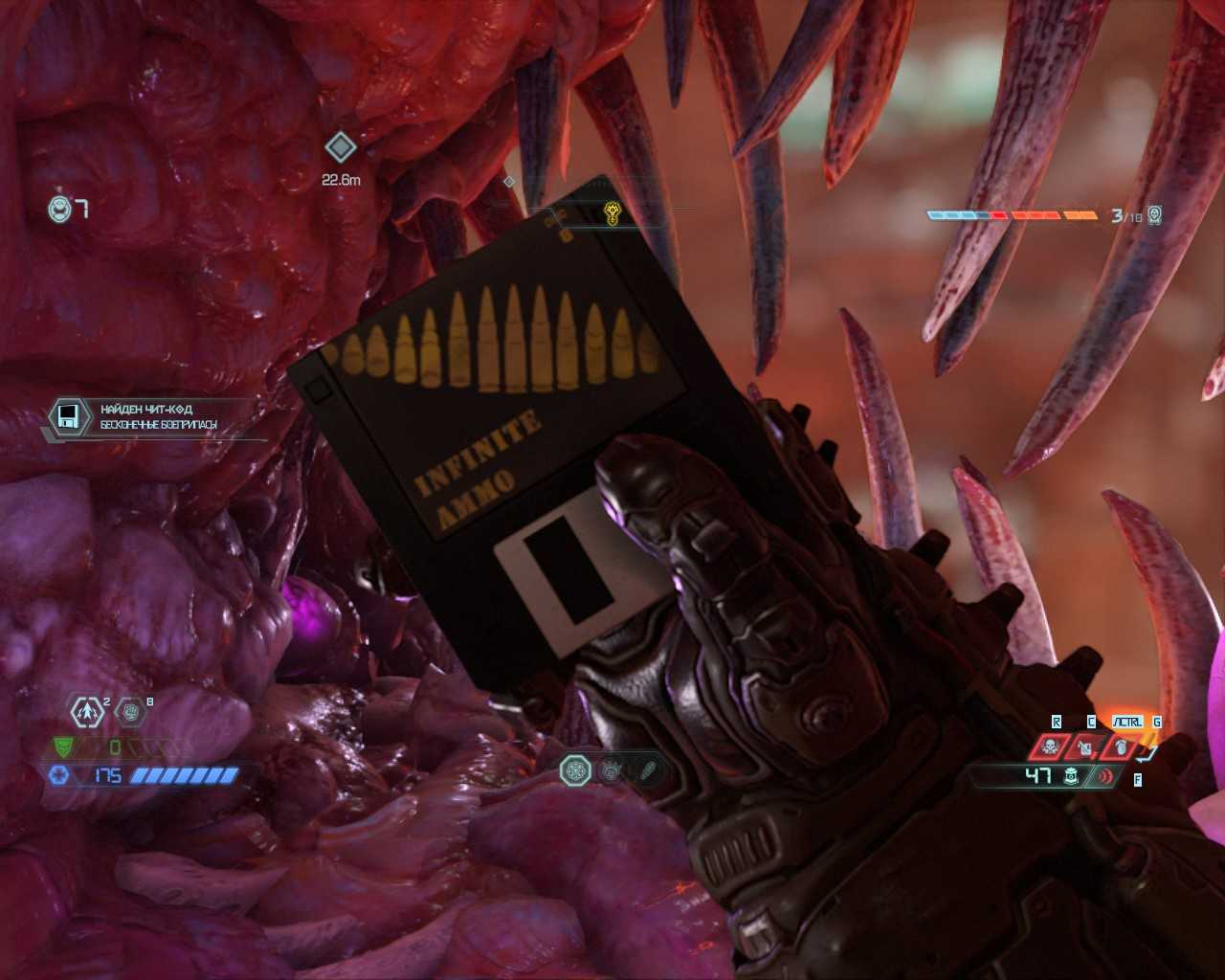The image size is (1225, 980).
Task: Select the yellow compass marker icon
Action: pyautogui.click(x=612, y=212)
